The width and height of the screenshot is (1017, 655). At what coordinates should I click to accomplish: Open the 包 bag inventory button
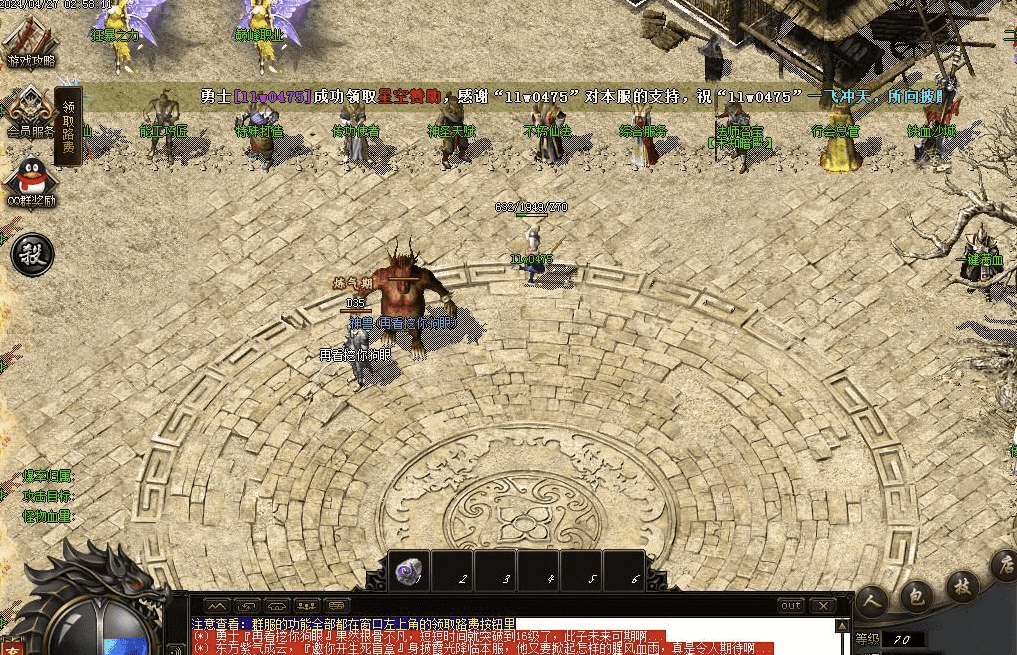point(915,594)
